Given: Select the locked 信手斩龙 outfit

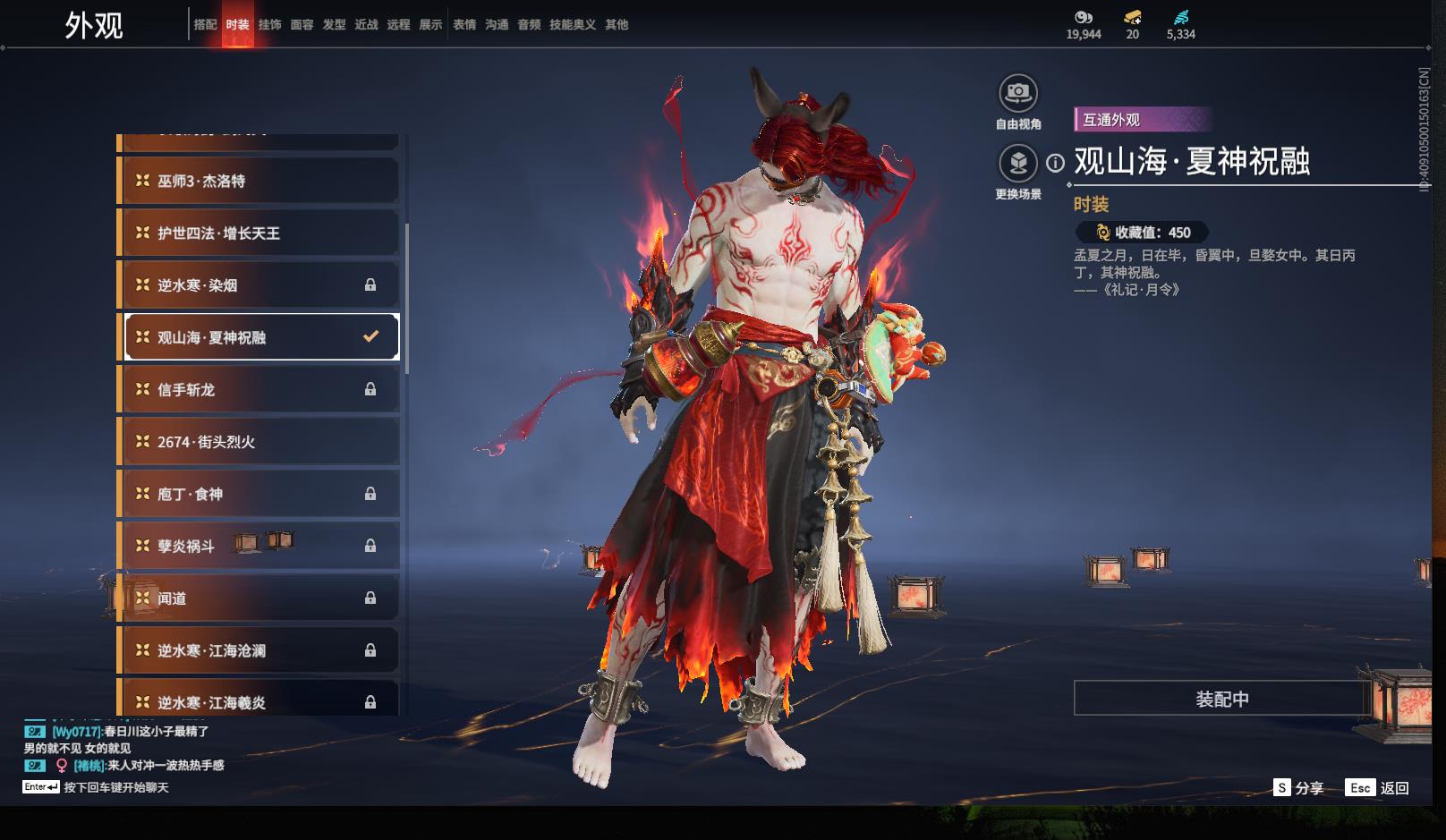Looking at the screenshot, I should tap(259, 390).
